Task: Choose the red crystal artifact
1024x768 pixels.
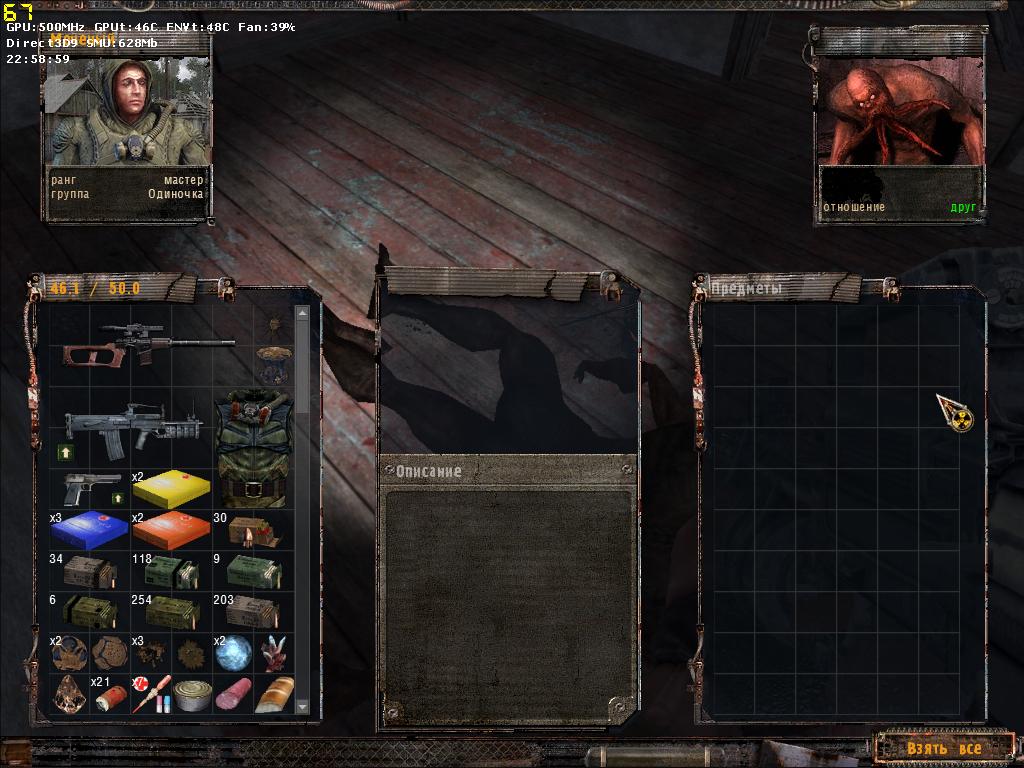Action: coord(273,652)
